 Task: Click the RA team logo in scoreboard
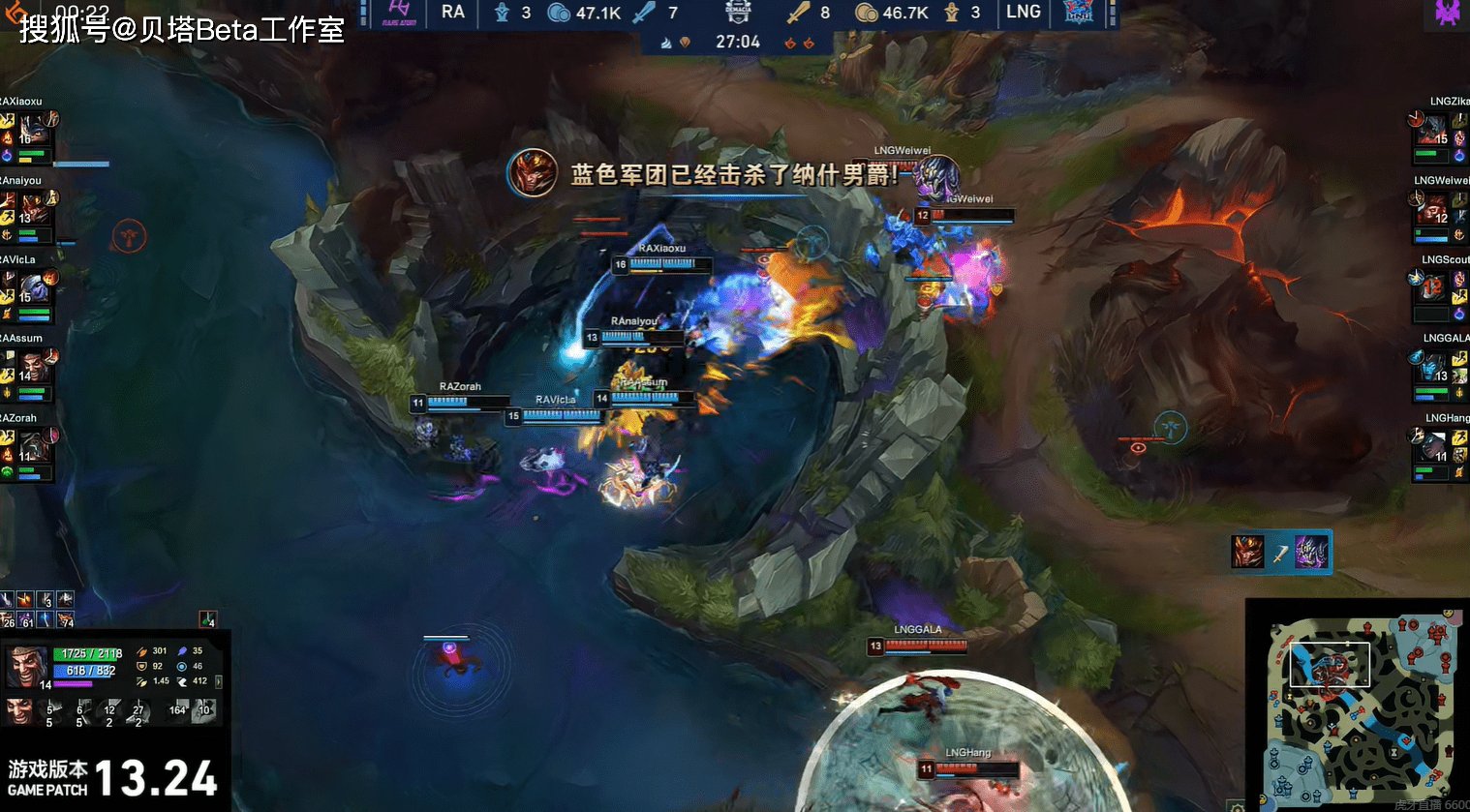(x=399, y=13)
